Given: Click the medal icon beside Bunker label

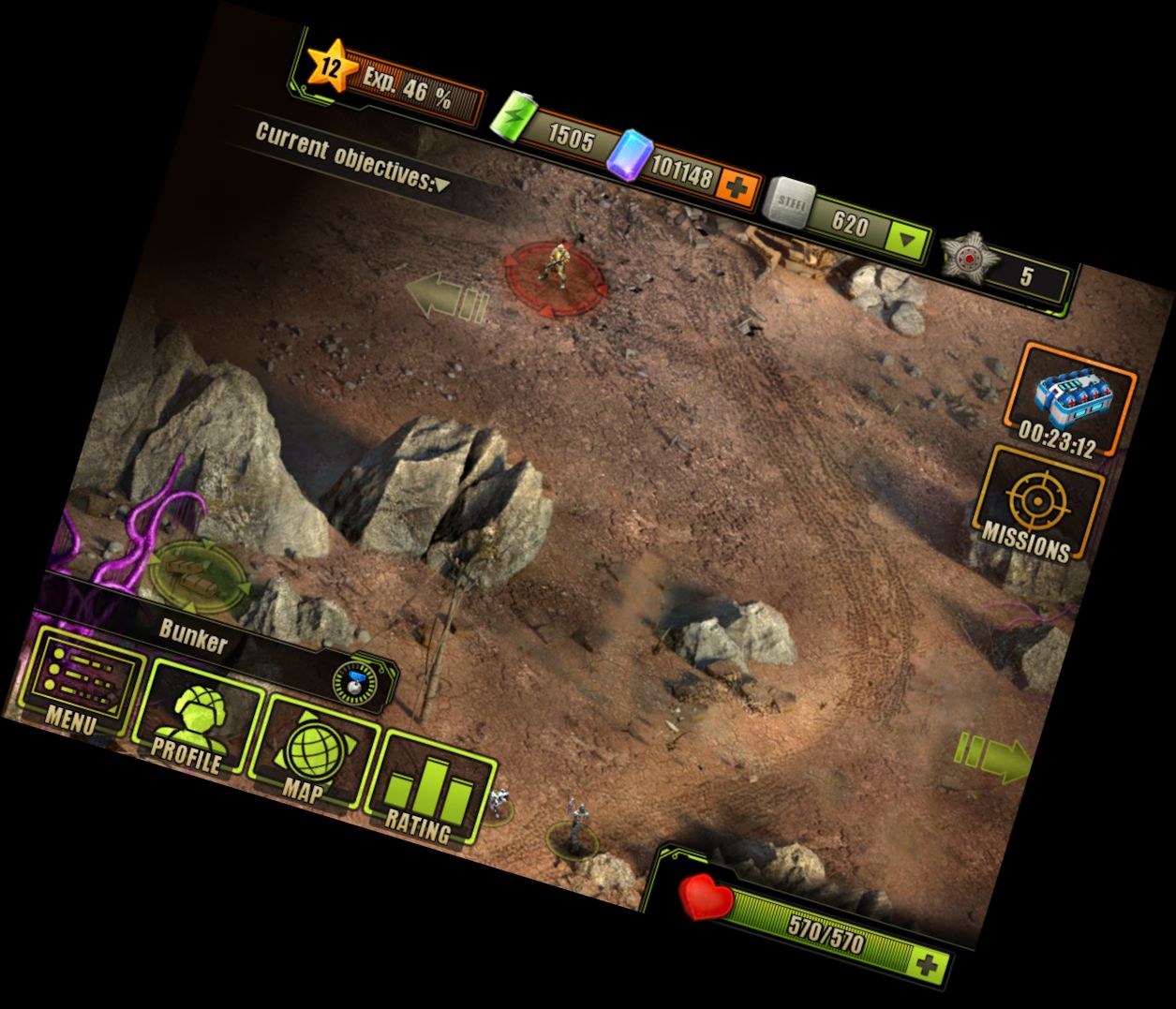Looking at the screenshot, I should pyautogui.click(x=355, y=683).
